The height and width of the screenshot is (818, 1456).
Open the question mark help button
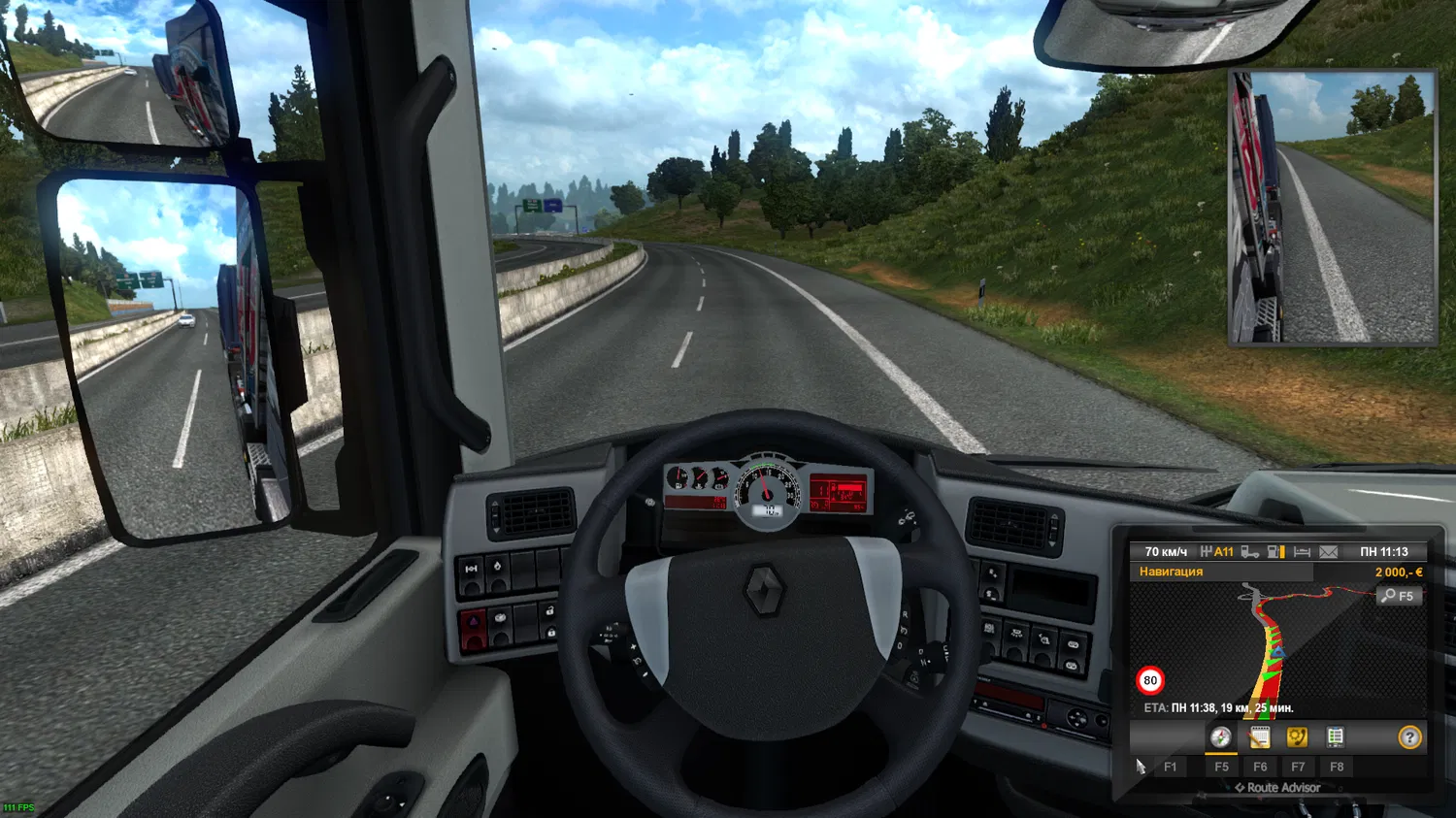point(1409,737)
